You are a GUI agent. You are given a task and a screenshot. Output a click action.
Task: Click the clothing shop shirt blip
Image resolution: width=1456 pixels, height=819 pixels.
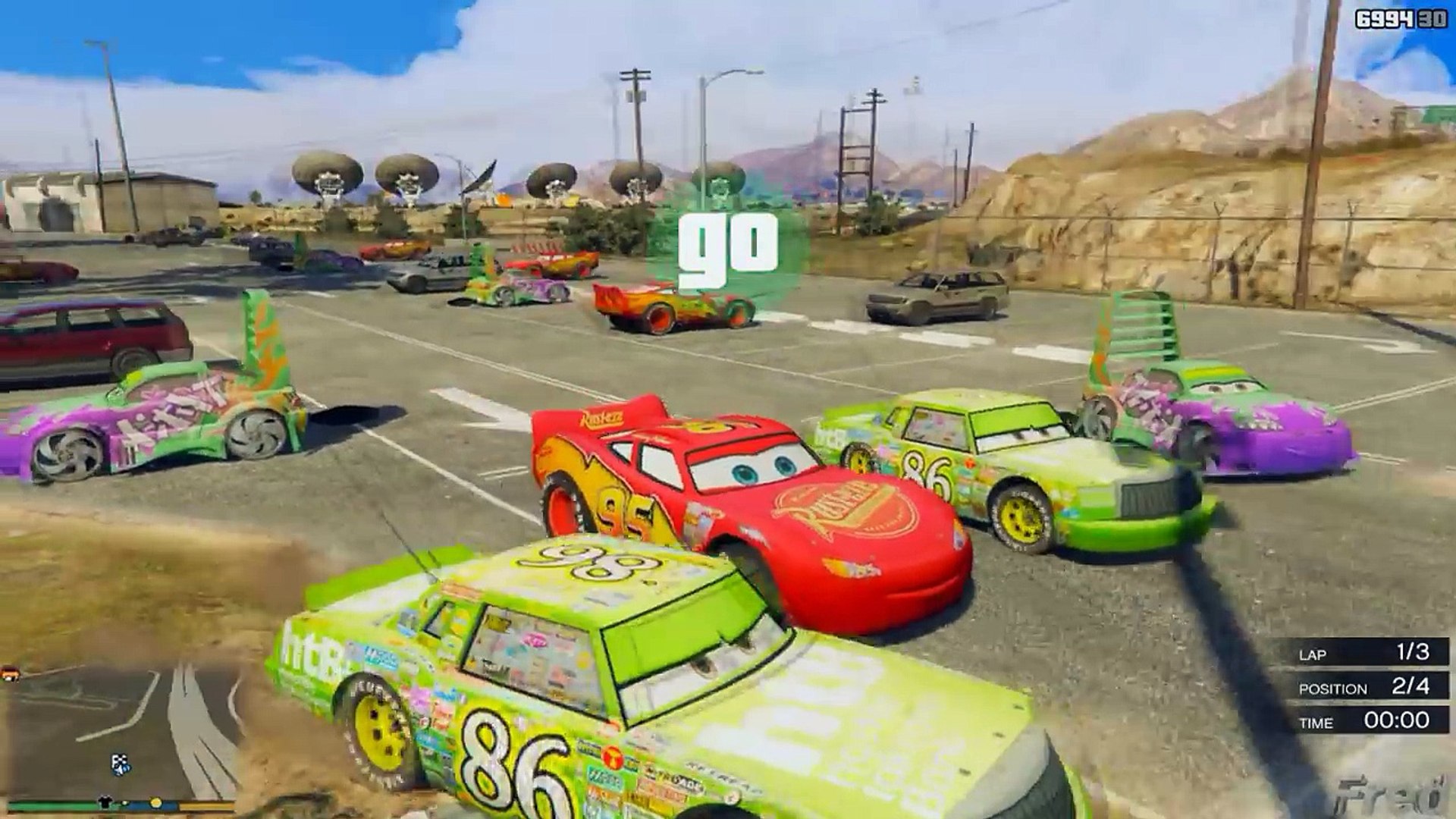click(x=105, y=803)
